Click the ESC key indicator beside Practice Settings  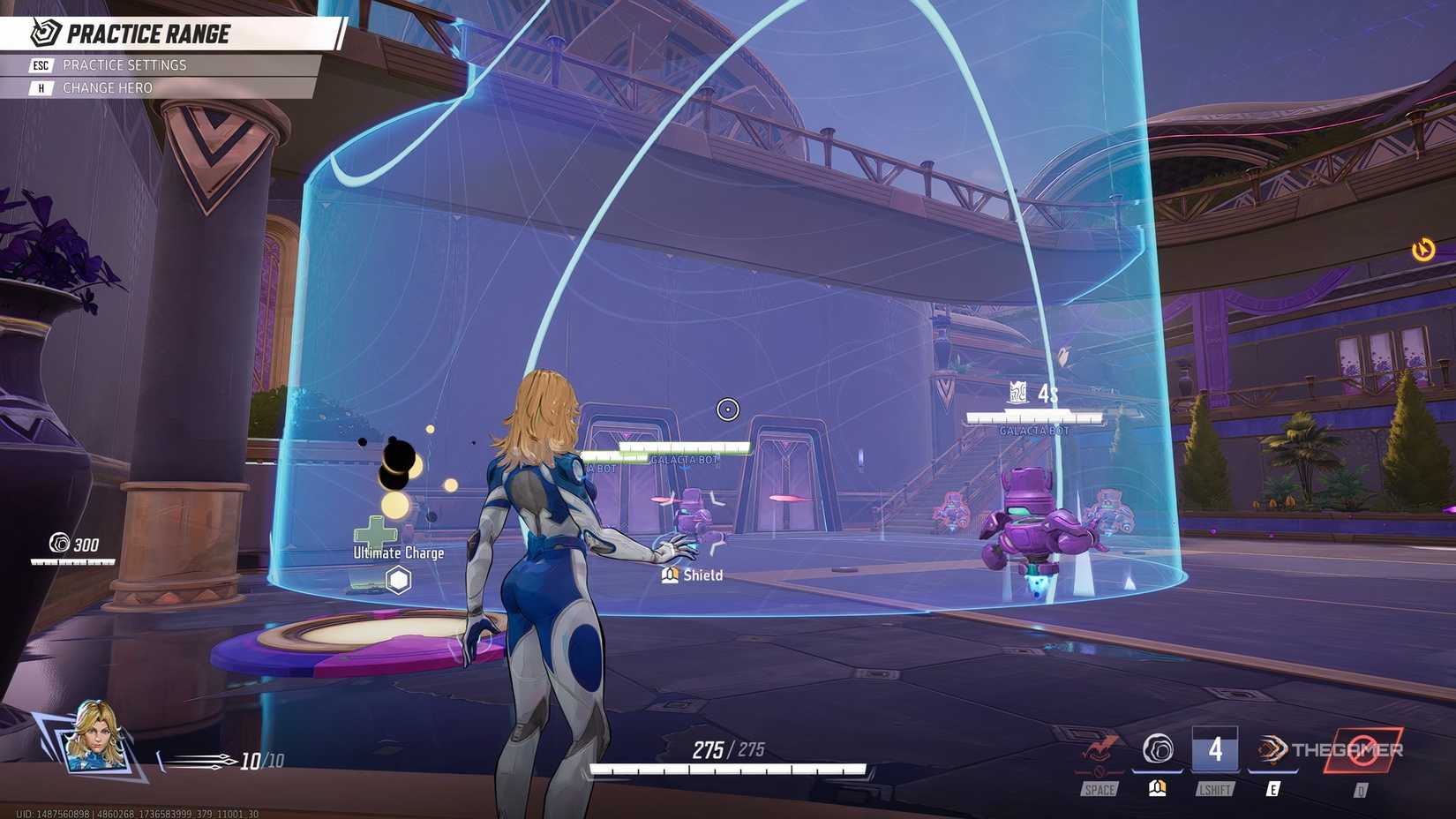click(x=39, y=64)
